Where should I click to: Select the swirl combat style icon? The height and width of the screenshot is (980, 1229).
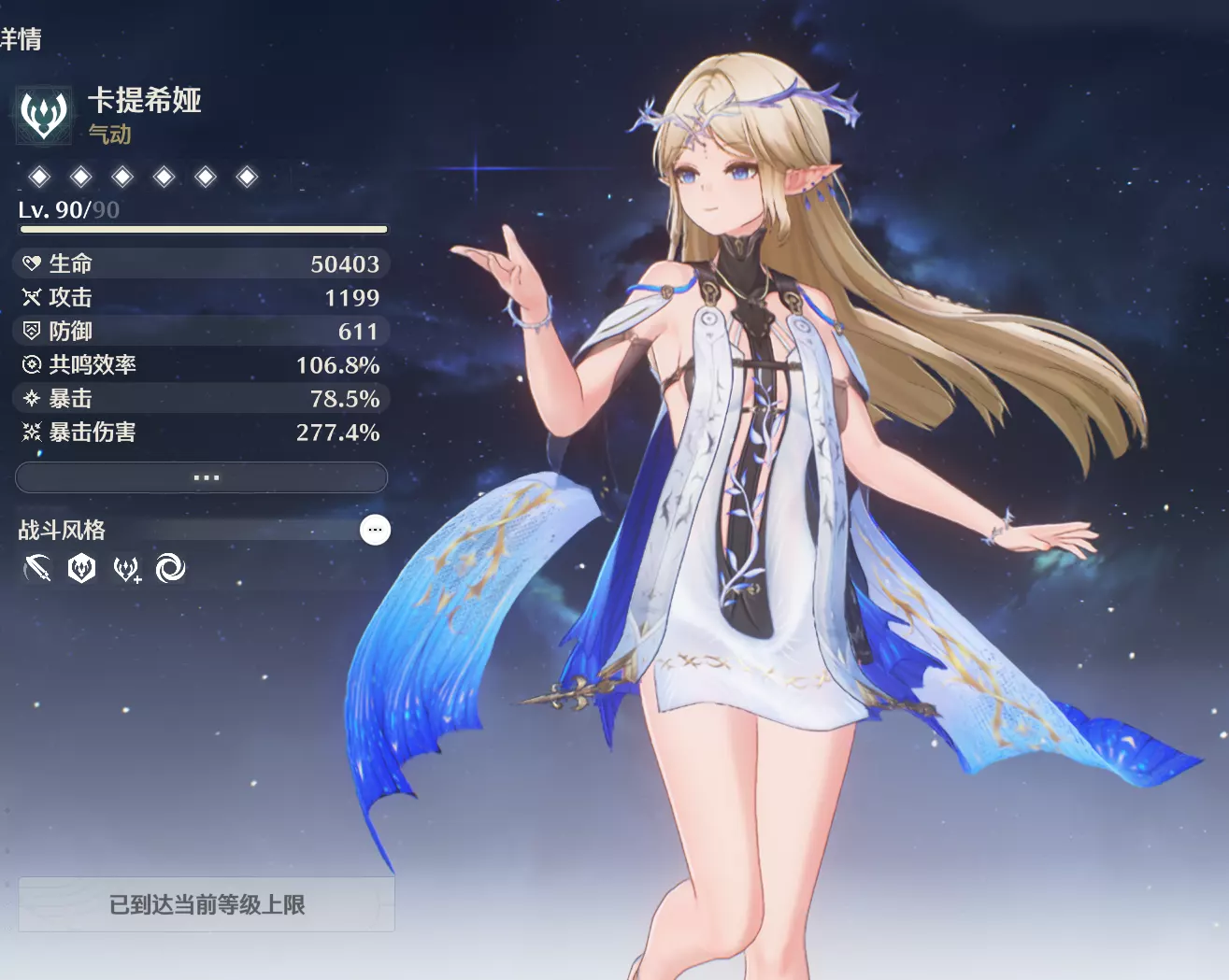170,568
